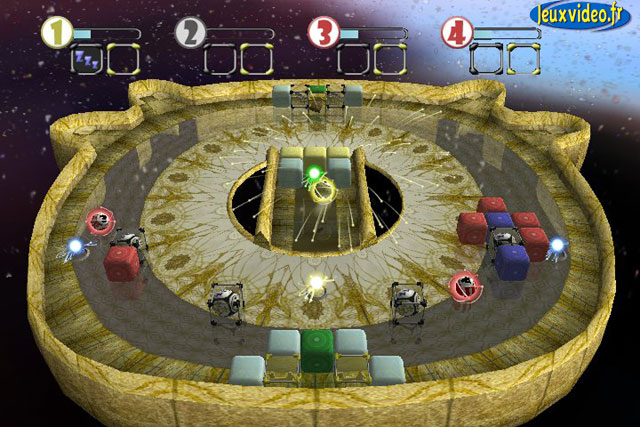The height and width of the screenshot is (427, 640).
Task: Select the grey player 2 badge
Action: pos(190,33)
